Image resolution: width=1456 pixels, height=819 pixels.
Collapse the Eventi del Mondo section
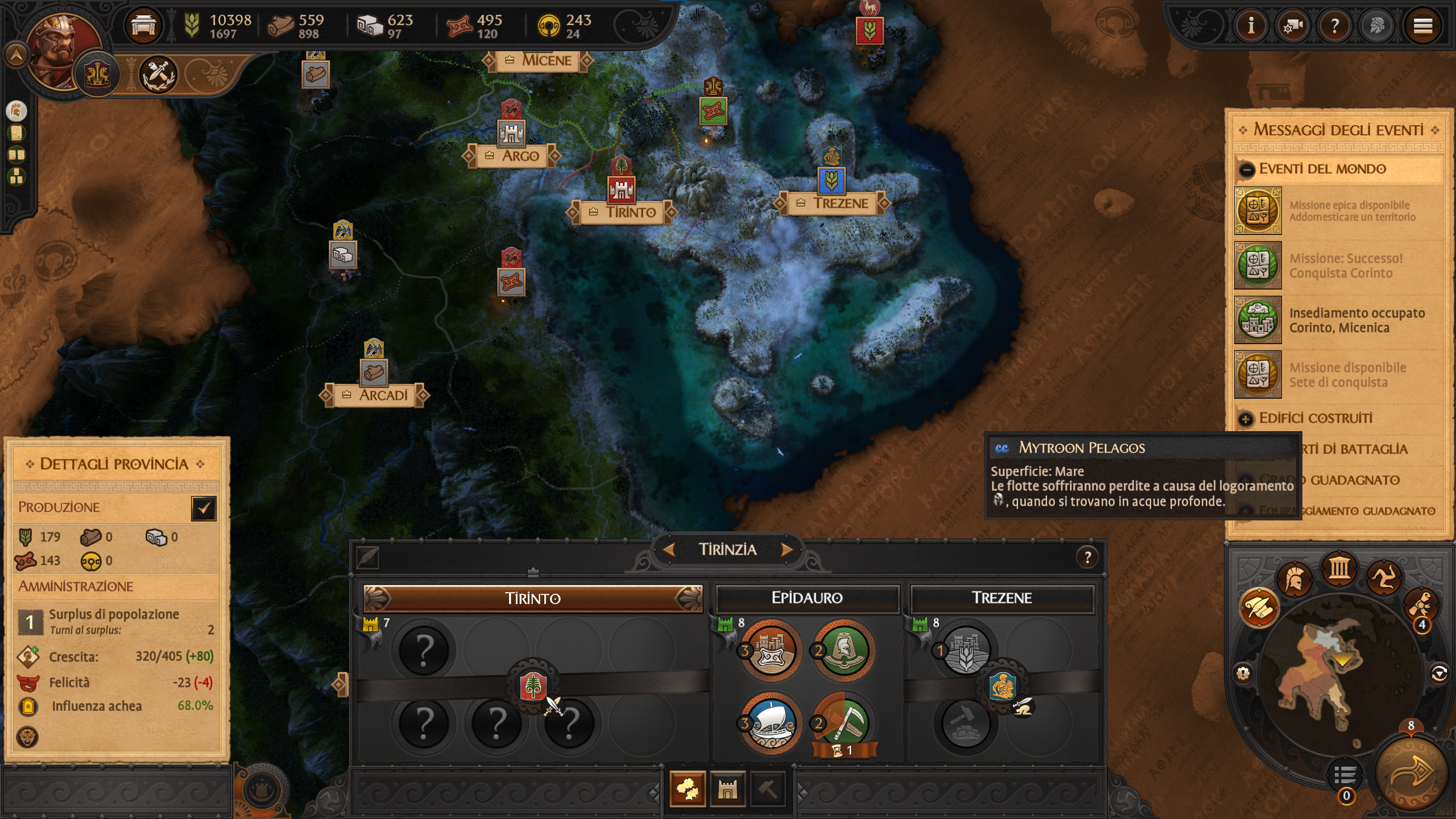coord(1247,169)
